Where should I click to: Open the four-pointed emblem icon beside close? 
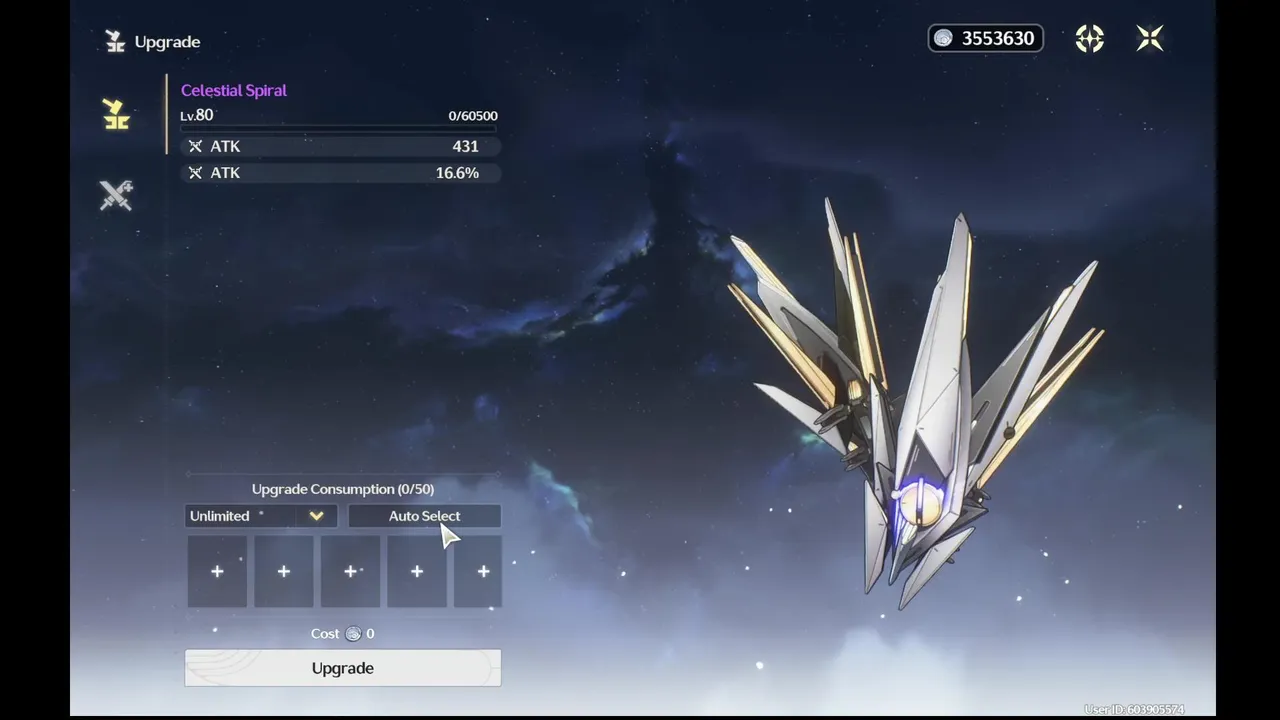(1089, 38)
